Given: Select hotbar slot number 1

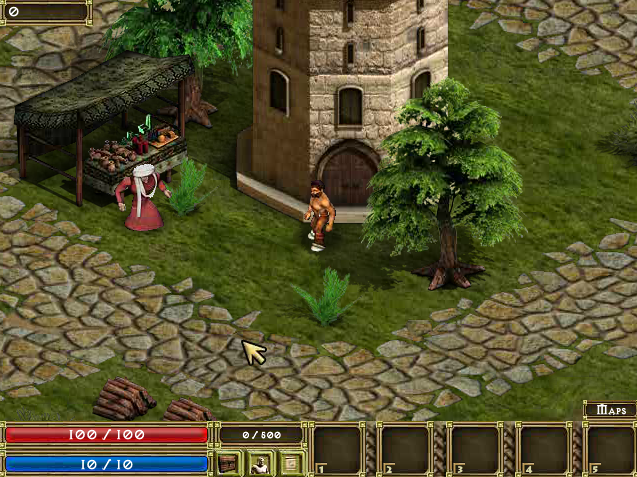Looking at the screenshot, I should [x=338, y=449].
